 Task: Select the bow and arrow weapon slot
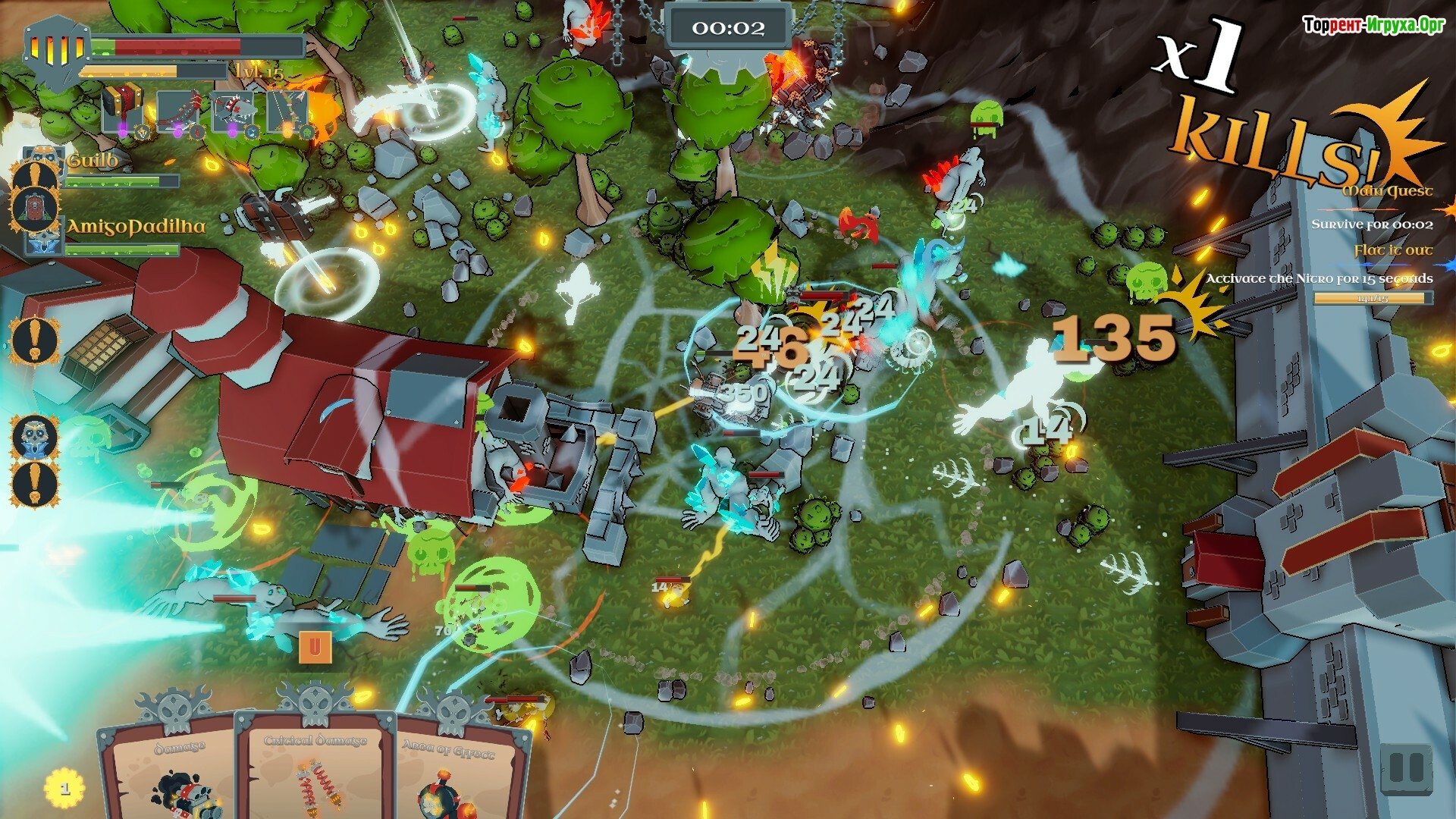tap(288, 110)
